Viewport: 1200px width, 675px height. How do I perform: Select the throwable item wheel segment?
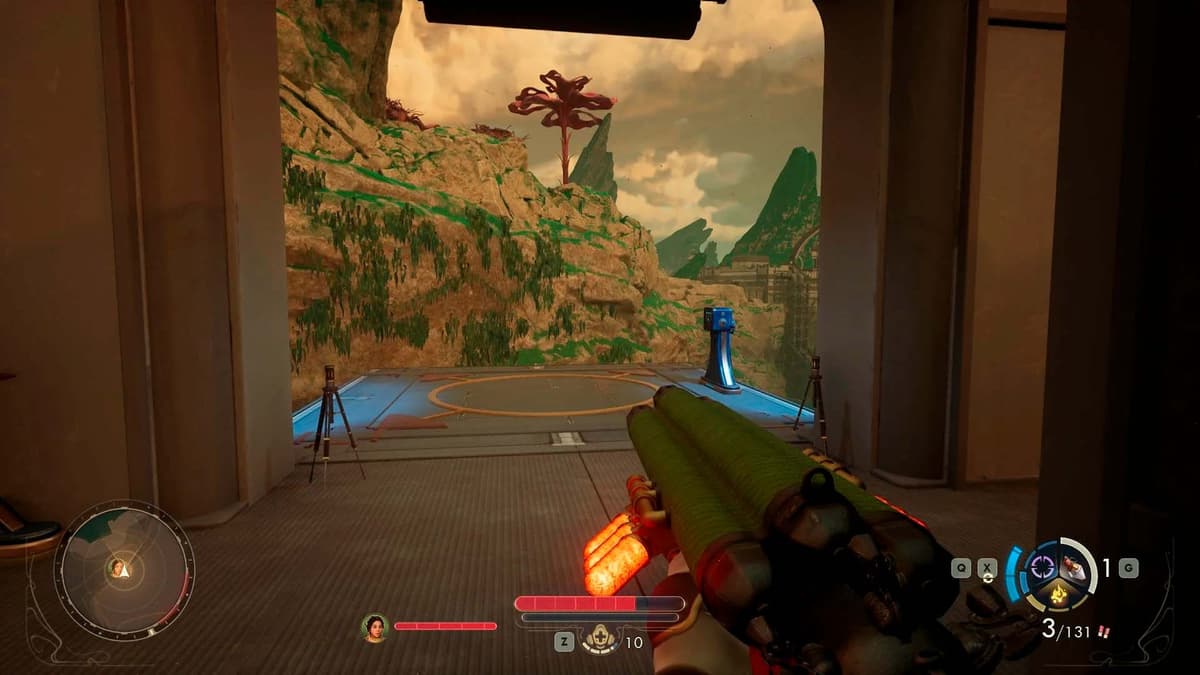click(1075, 568)
